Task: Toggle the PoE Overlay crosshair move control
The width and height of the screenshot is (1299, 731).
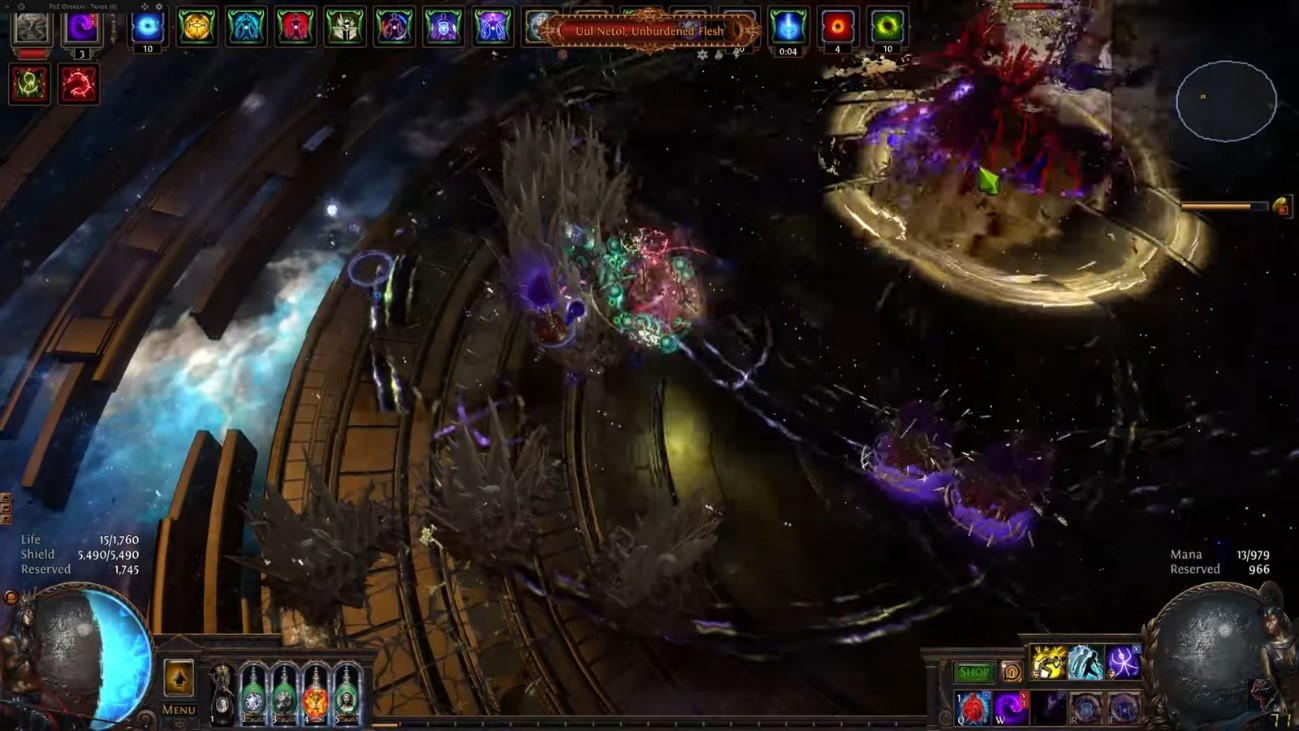Action: click(145, 6)
